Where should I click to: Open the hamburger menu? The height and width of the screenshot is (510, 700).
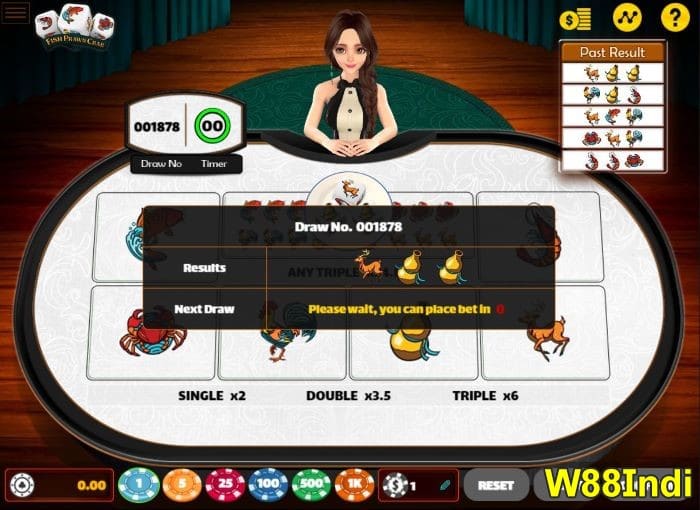click(17, 17)
